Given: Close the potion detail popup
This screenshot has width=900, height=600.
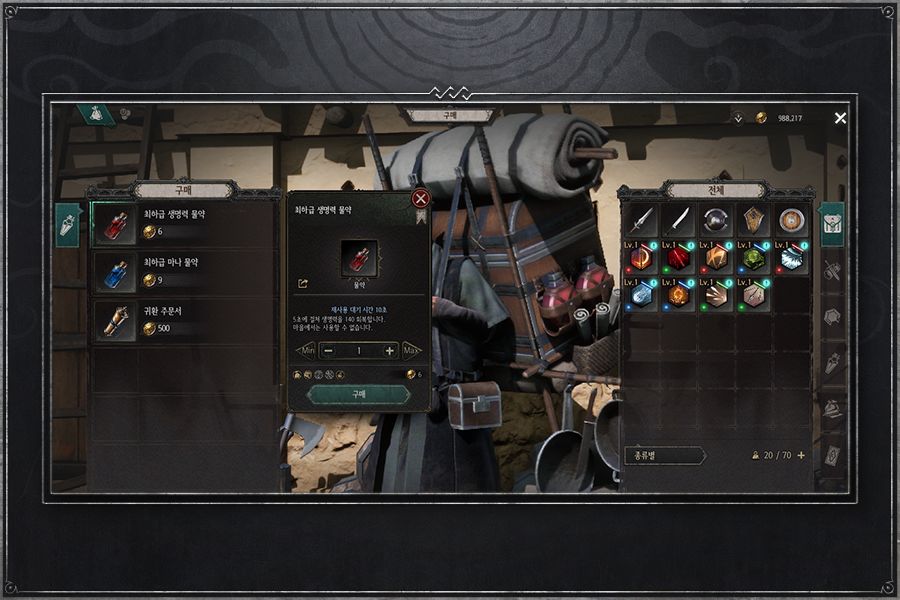Looking at the screenshot, I should tap(421, 198).
